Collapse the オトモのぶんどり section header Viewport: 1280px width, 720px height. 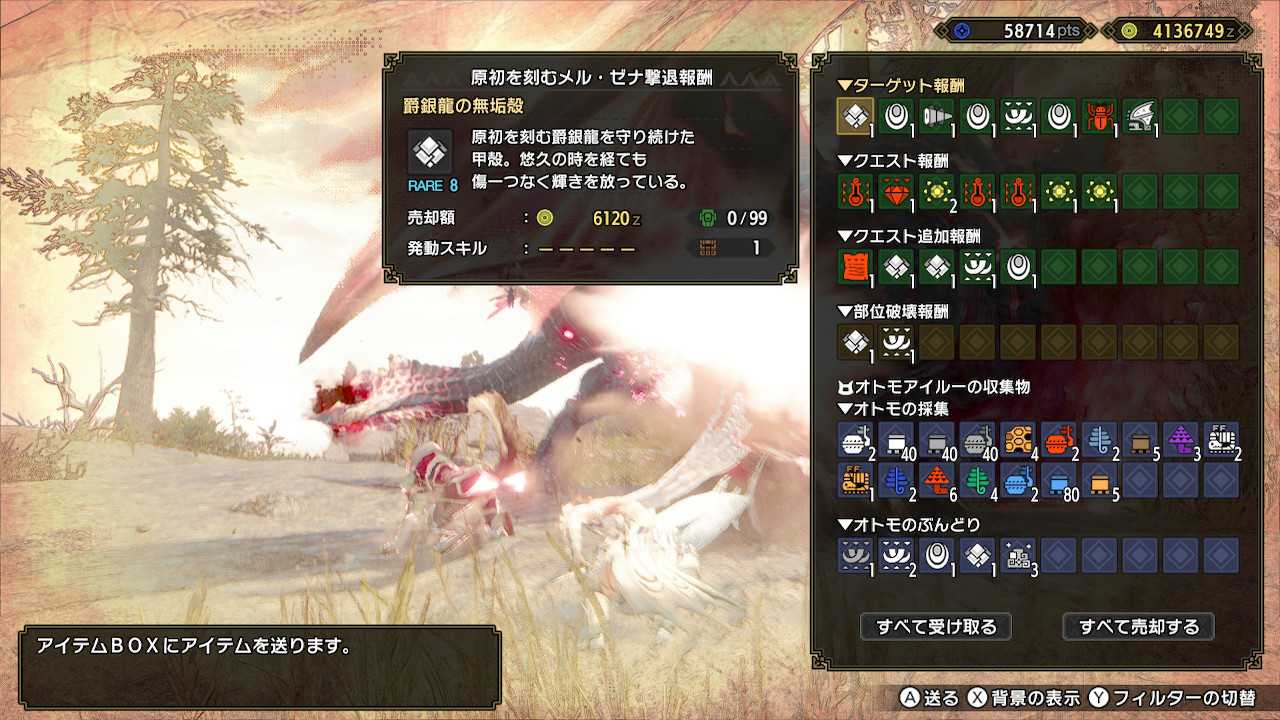(909, 525)
